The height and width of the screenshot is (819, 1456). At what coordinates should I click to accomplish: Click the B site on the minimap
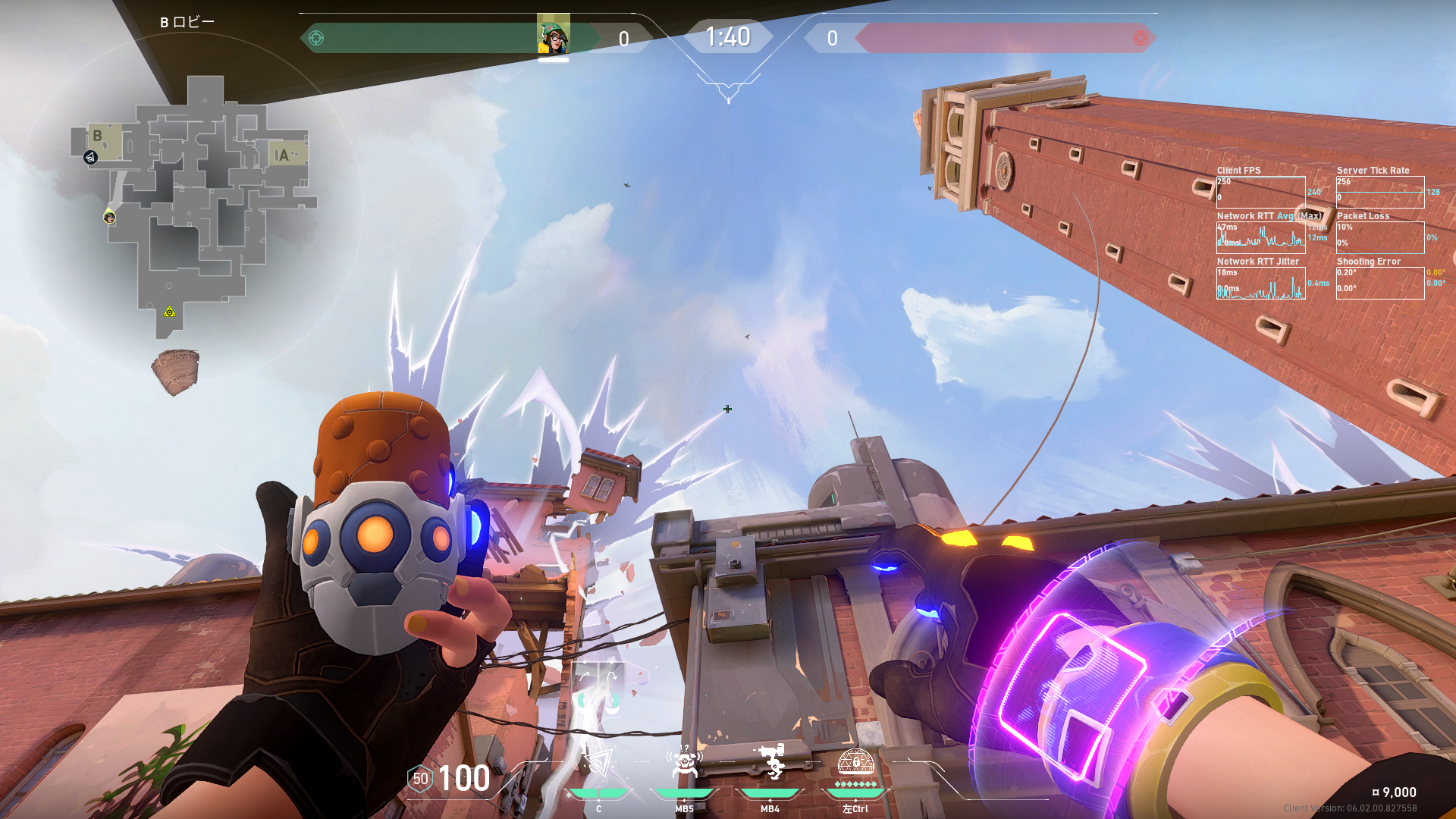(99, 137)
